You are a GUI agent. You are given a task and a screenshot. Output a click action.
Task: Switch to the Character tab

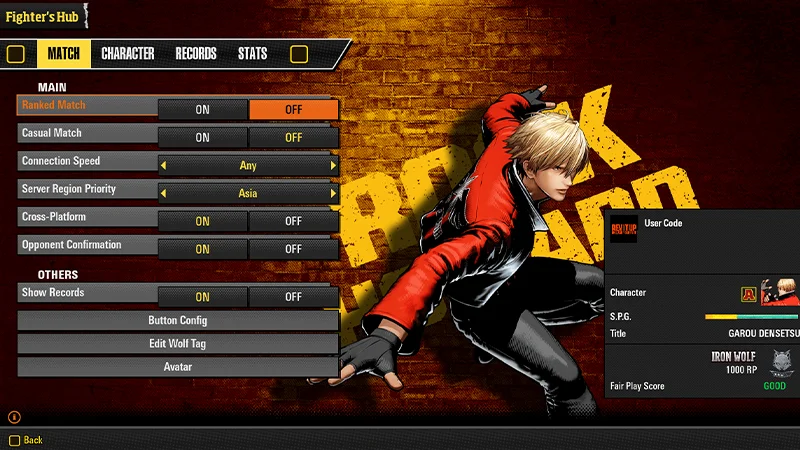128,54
